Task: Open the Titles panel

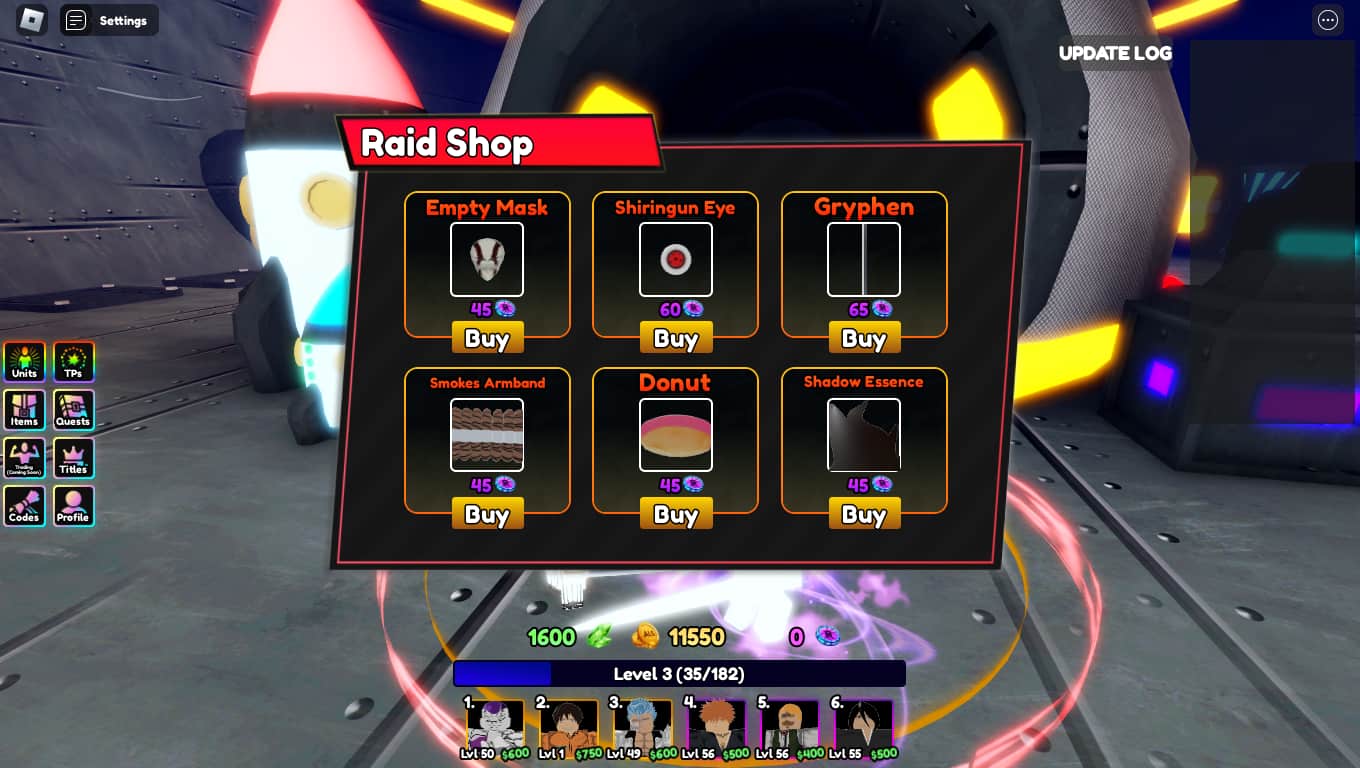Action: (x=73, y=458)
